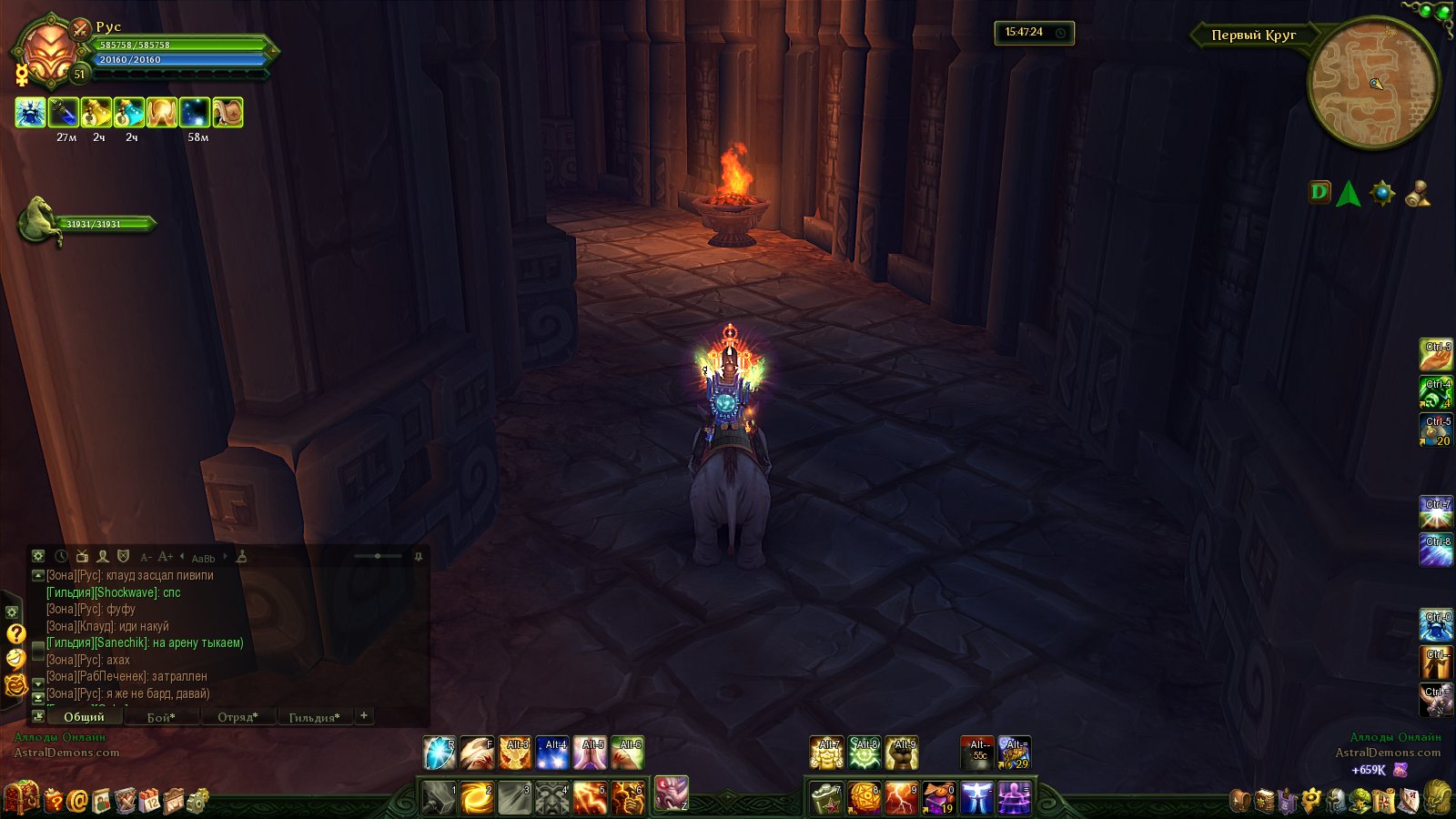The height and width of the screenshot is (819, 1456).
Task: Activate the phoenix ability bound to Alt-3
Action: 515,753
